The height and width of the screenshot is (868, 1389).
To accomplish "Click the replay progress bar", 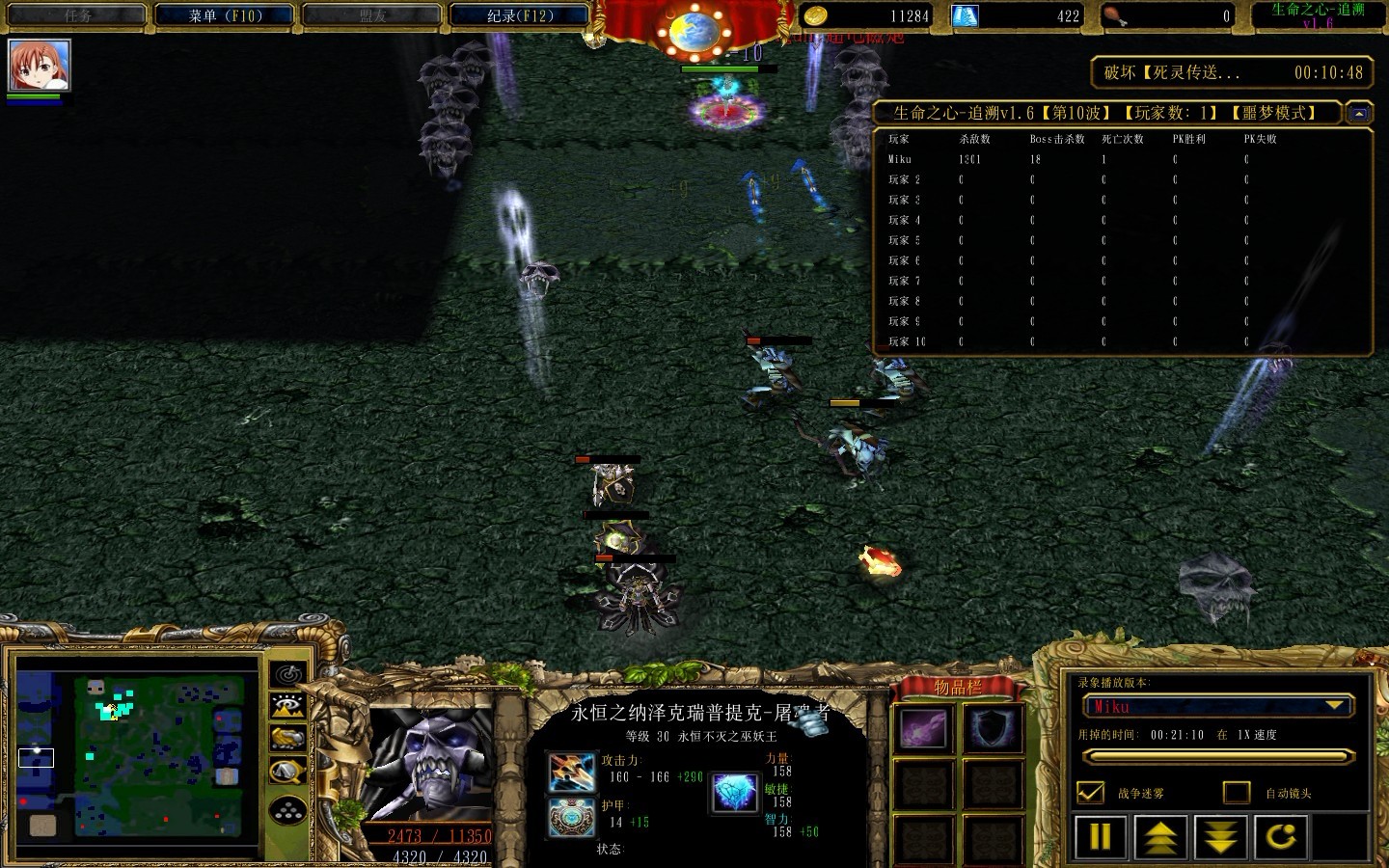I will 1216,758.
